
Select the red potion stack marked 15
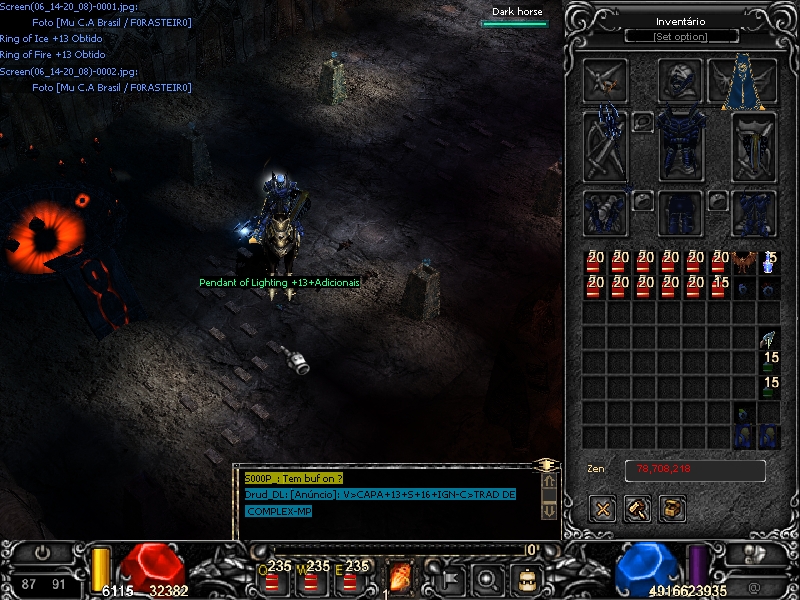[719, 288]
